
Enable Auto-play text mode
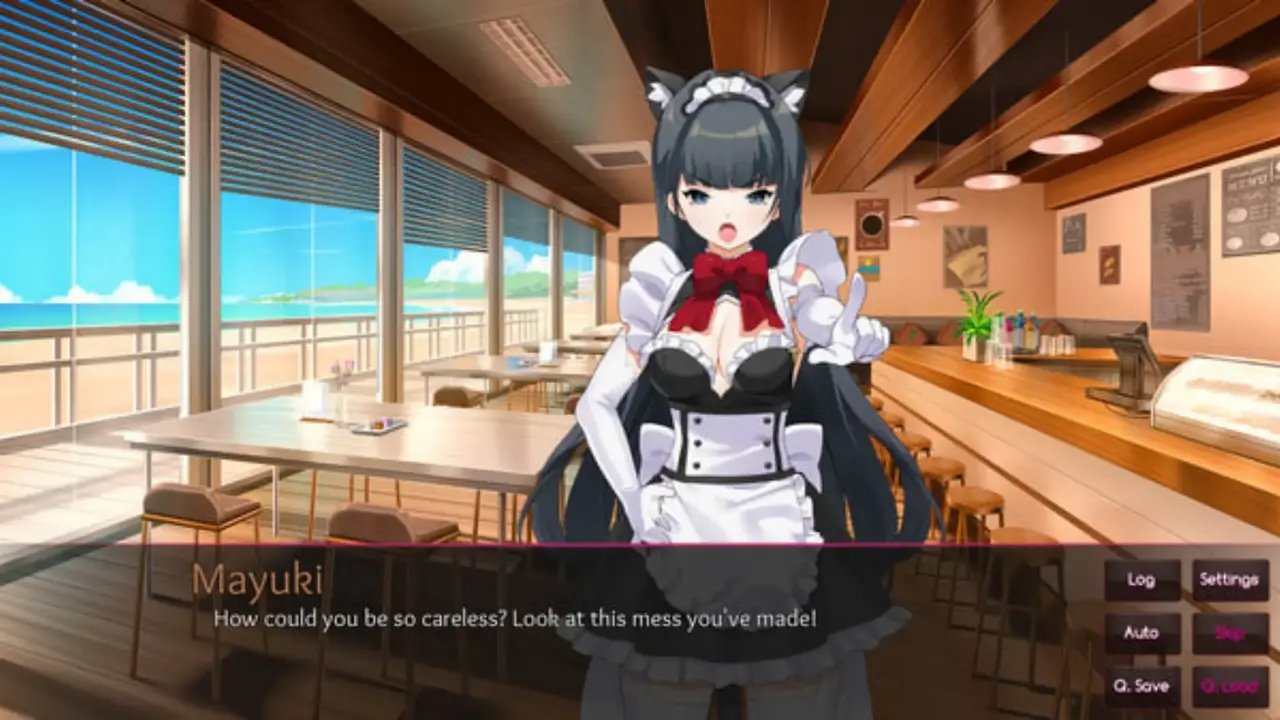tap(1141, 633)
